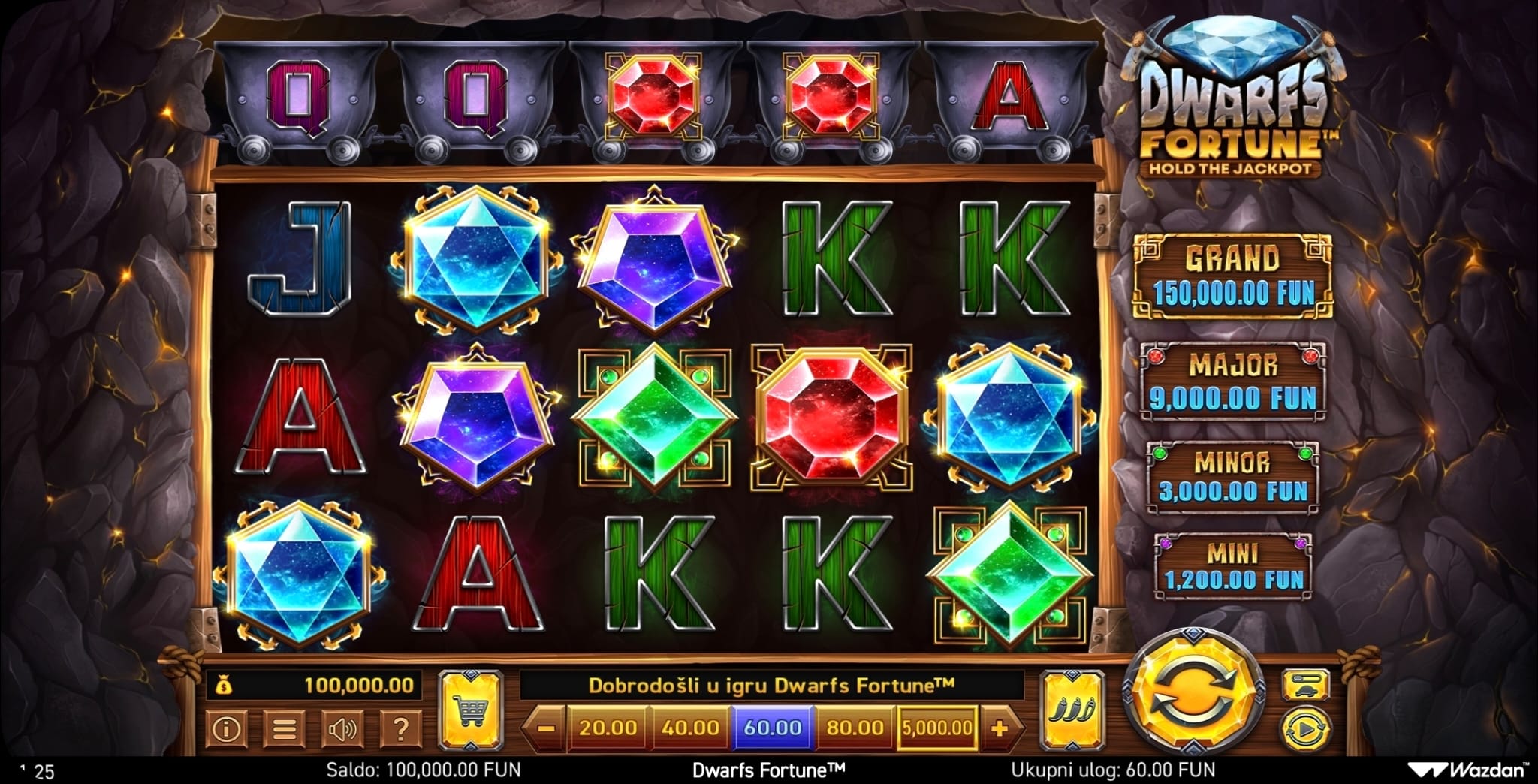Increase the bet with the plus button

[1000, 728]
